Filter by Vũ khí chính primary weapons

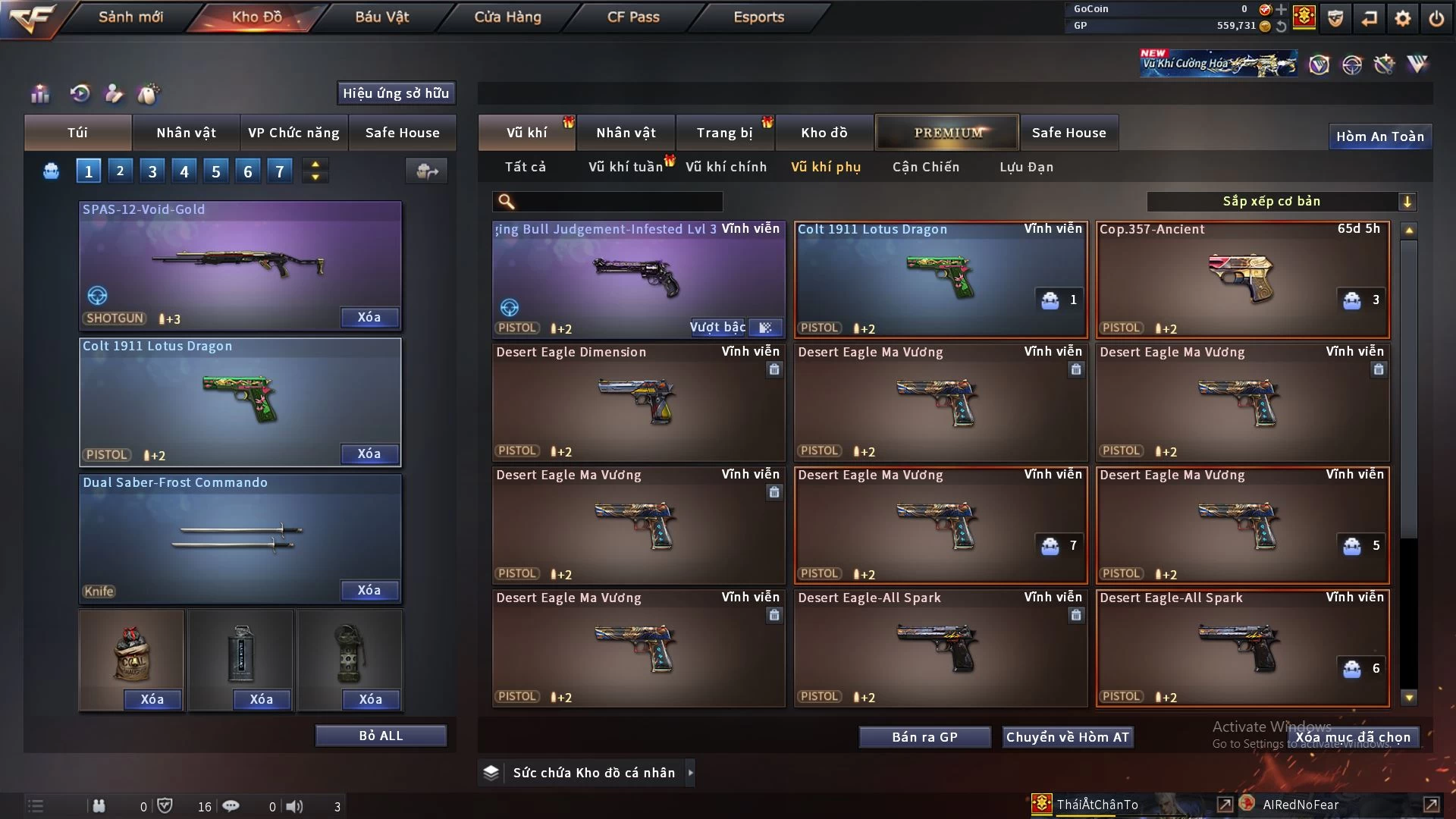(726, 167)
